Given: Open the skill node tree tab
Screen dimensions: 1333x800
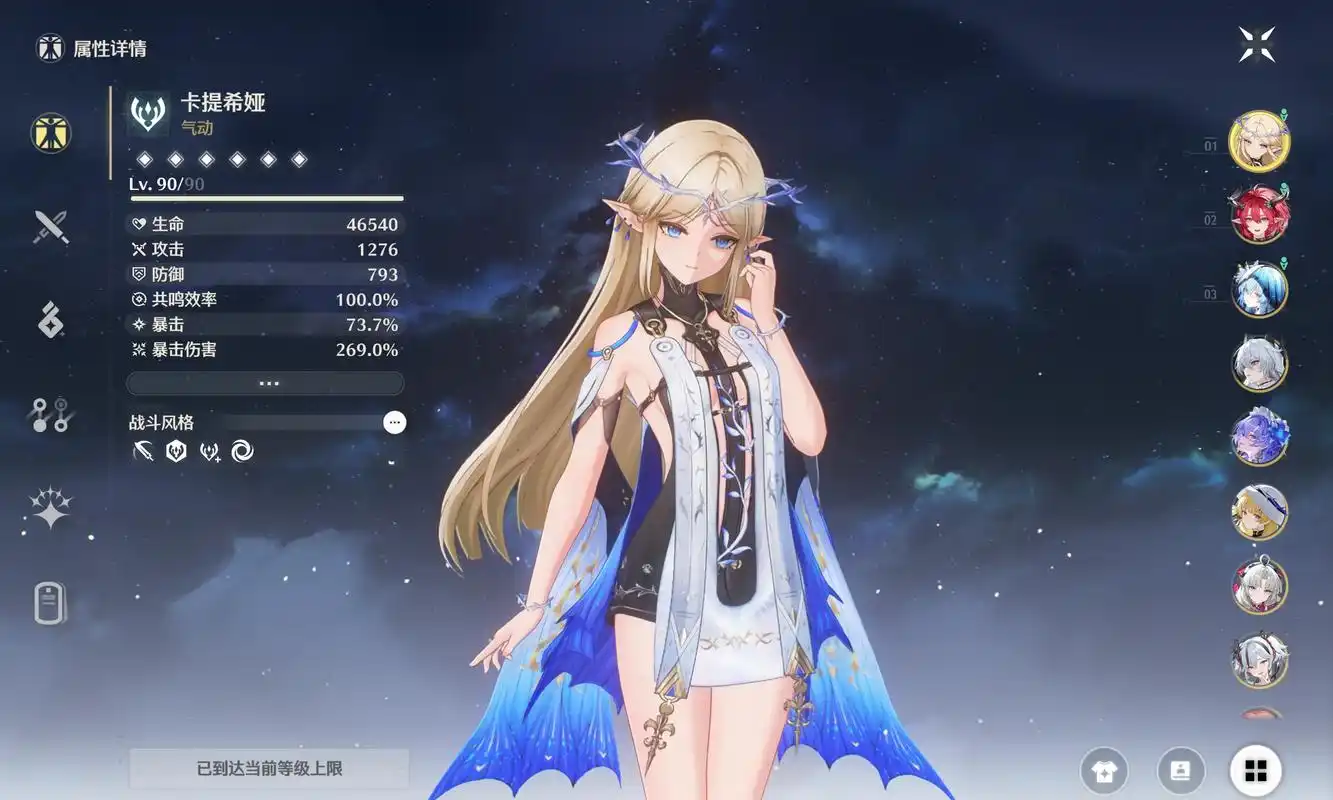Looking at the screenshot, I should click(x=50, y=415).
